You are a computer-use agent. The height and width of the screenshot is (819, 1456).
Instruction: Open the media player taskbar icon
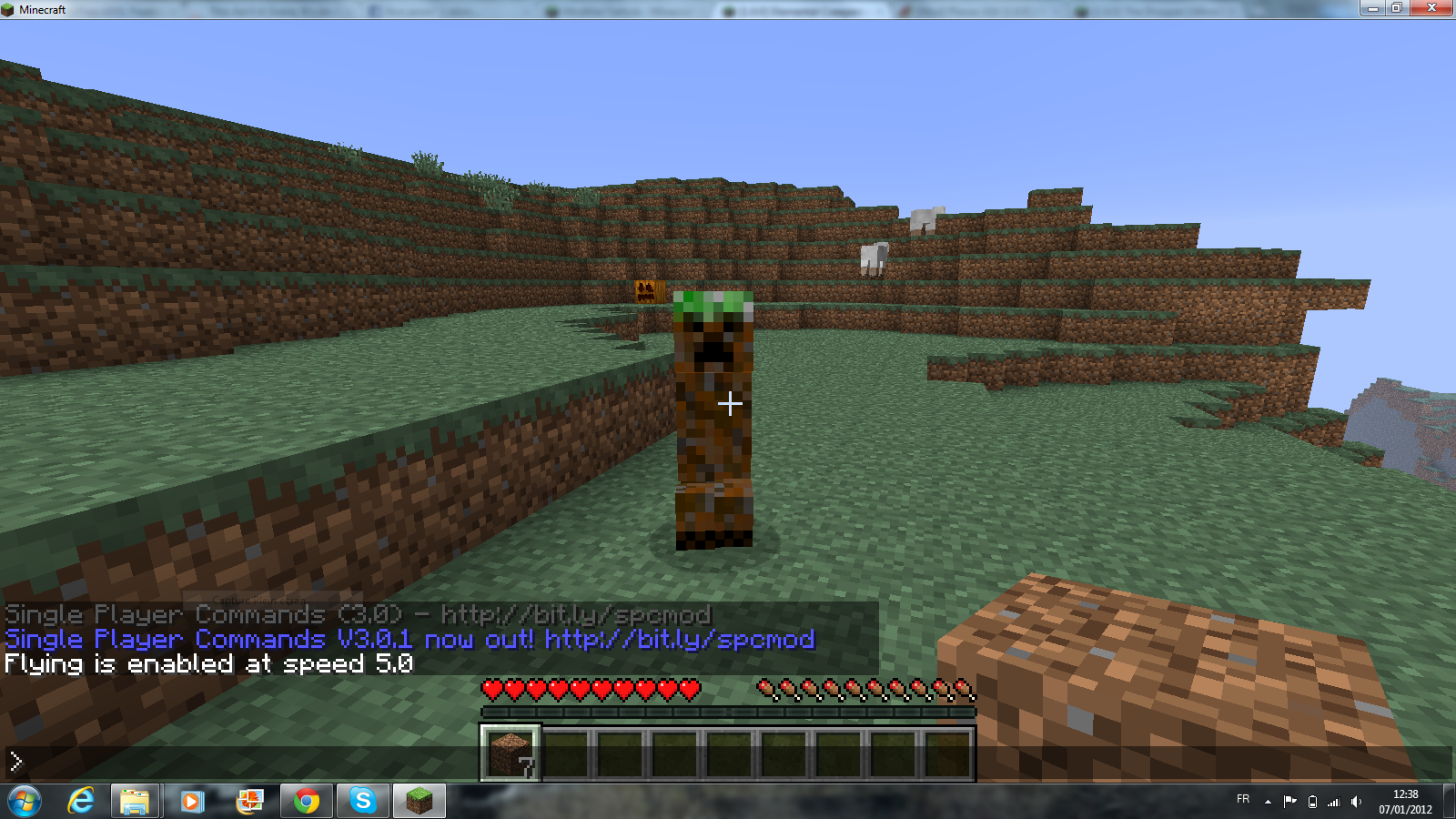point(192,801)
